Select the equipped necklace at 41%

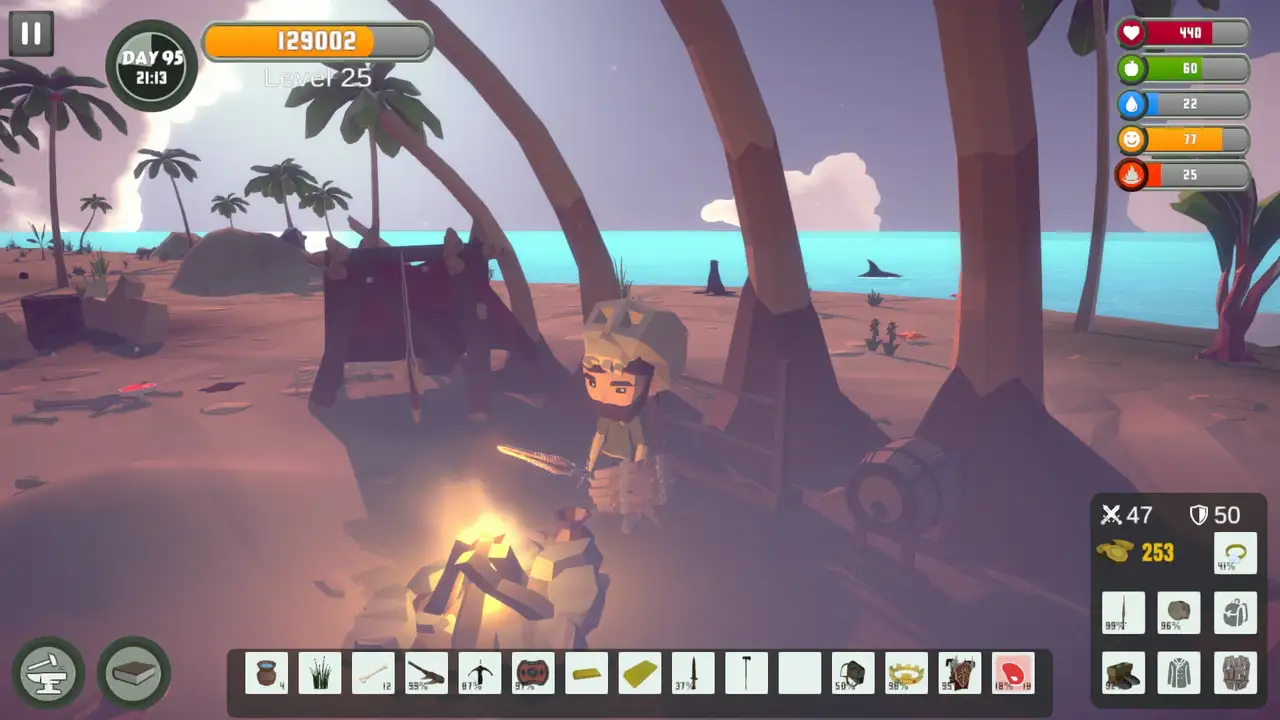click(1236, 553)
